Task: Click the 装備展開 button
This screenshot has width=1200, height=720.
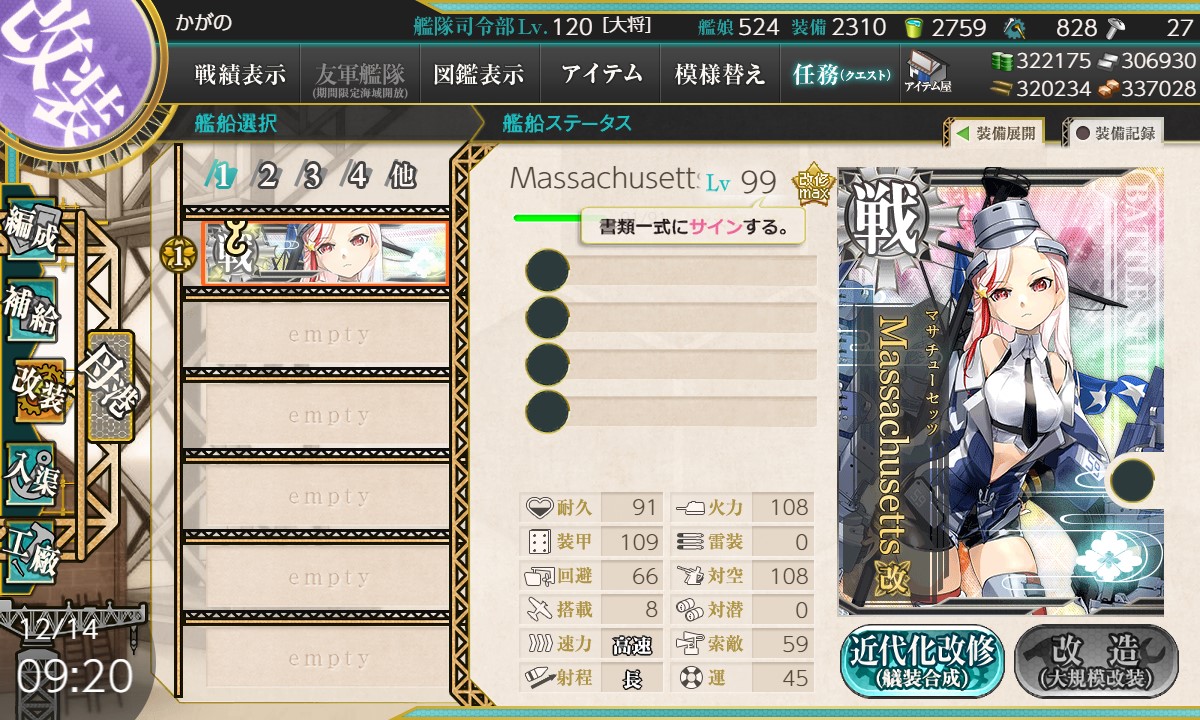Action: [x=994, y=133]
